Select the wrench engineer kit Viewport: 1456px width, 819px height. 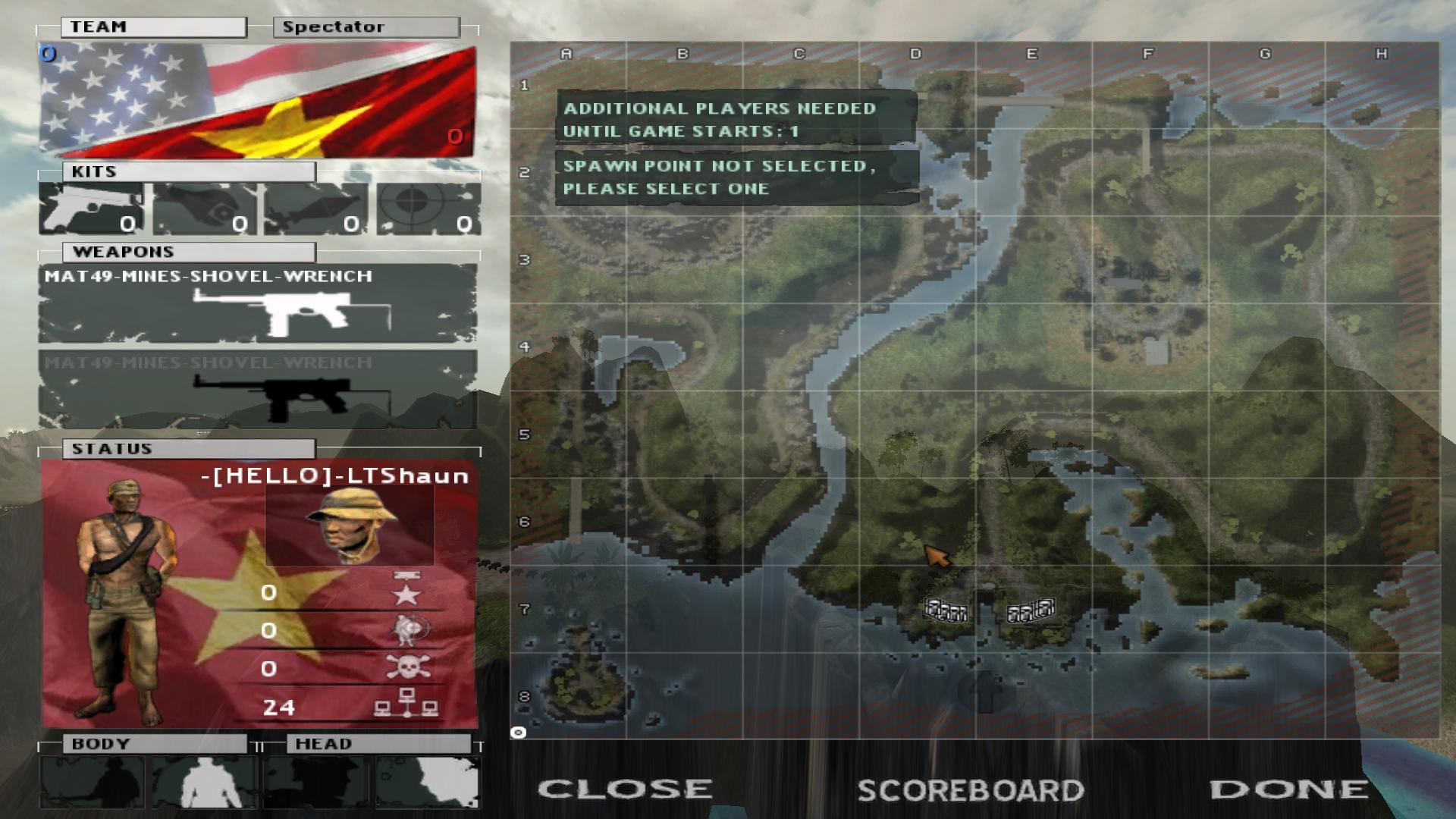[203, 209]
